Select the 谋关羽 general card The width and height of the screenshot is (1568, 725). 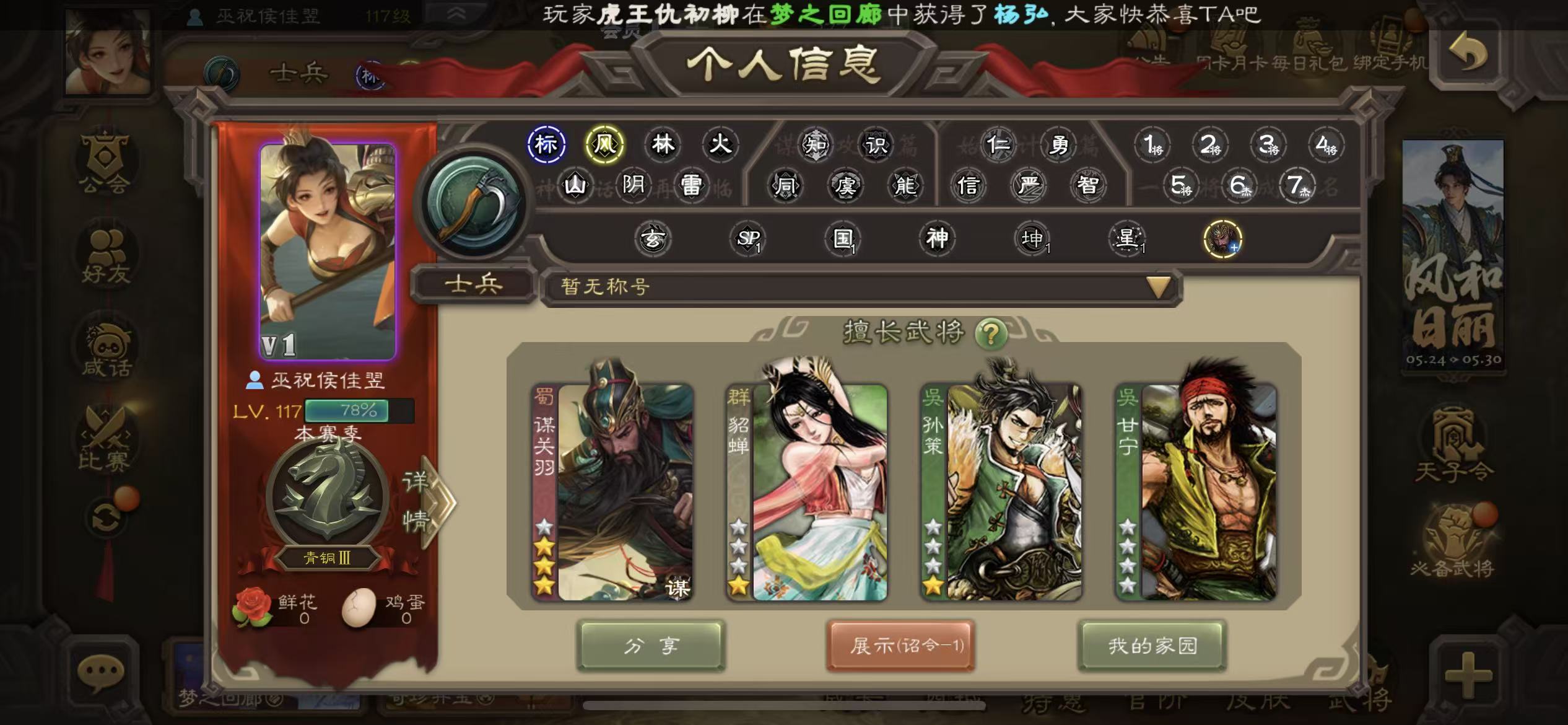612,492
